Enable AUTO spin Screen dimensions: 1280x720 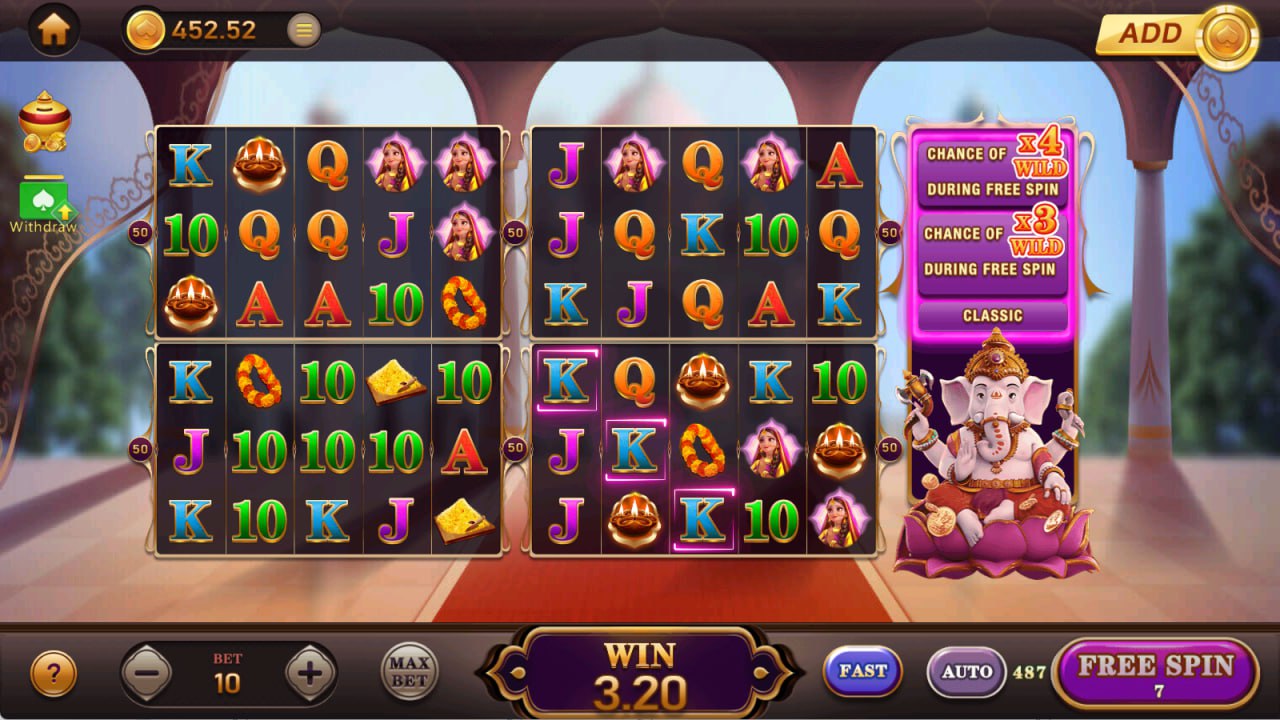point(966,672)
